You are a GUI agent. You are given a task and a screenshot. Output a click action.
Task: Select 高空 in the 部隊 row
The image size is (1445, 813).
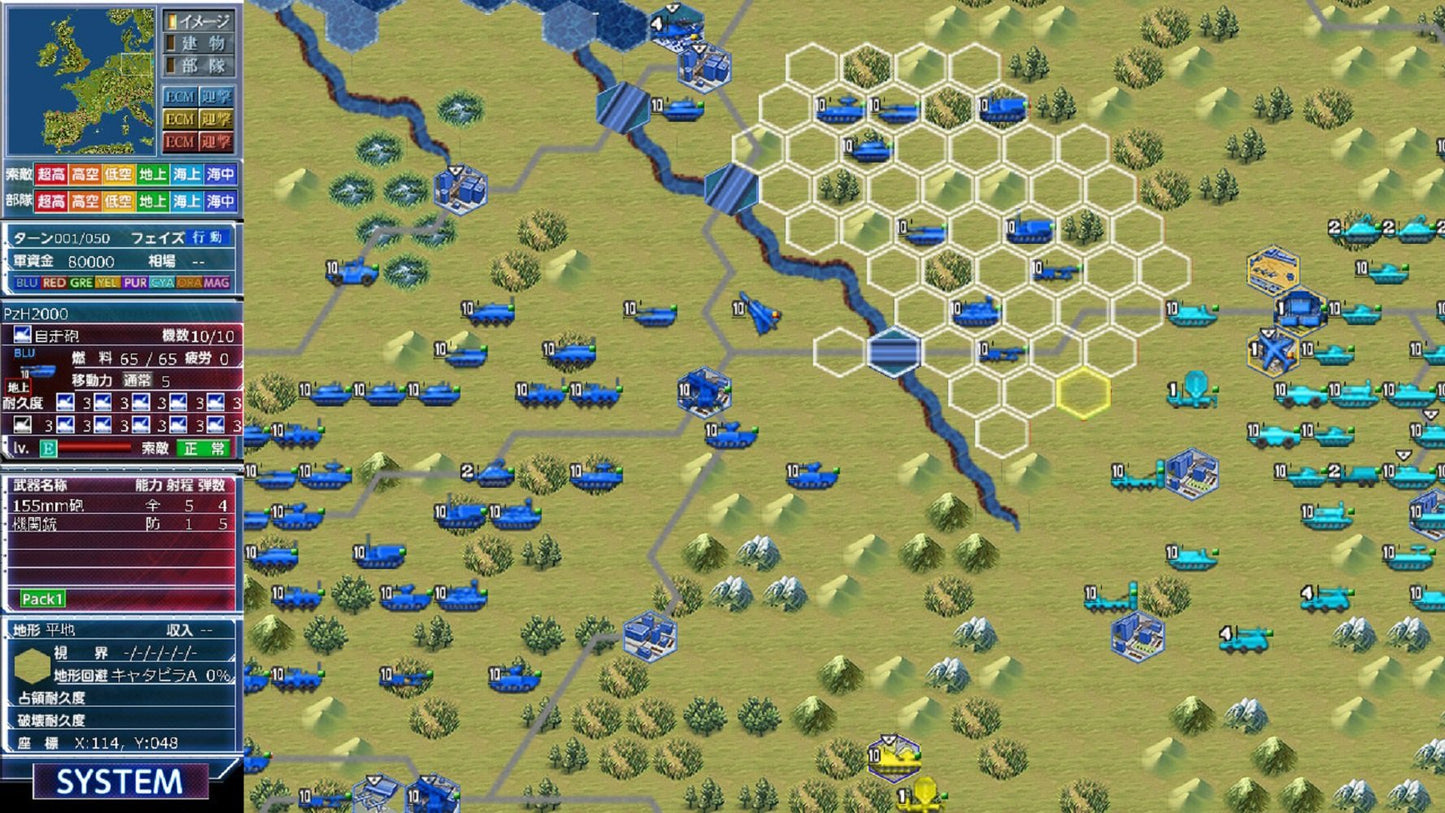(x=84, y=201)
